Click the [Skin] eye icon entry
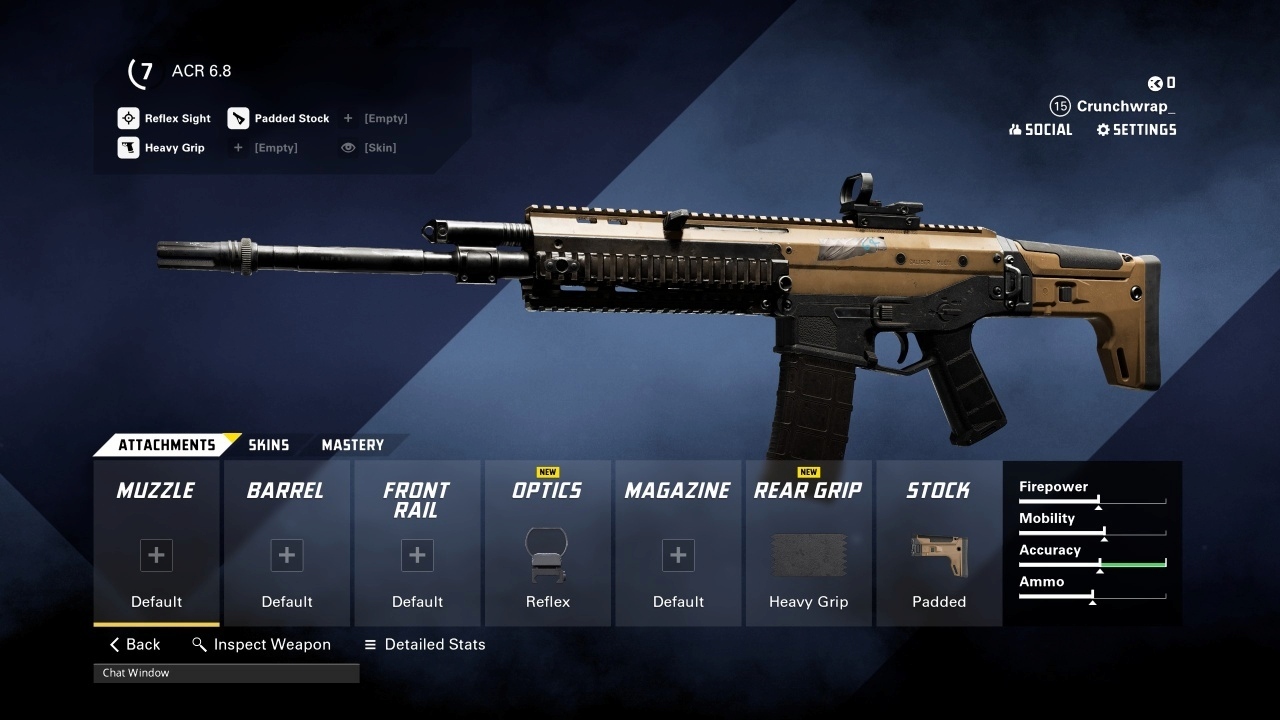This screenshot has height=720, width=1280. point(368,148)
